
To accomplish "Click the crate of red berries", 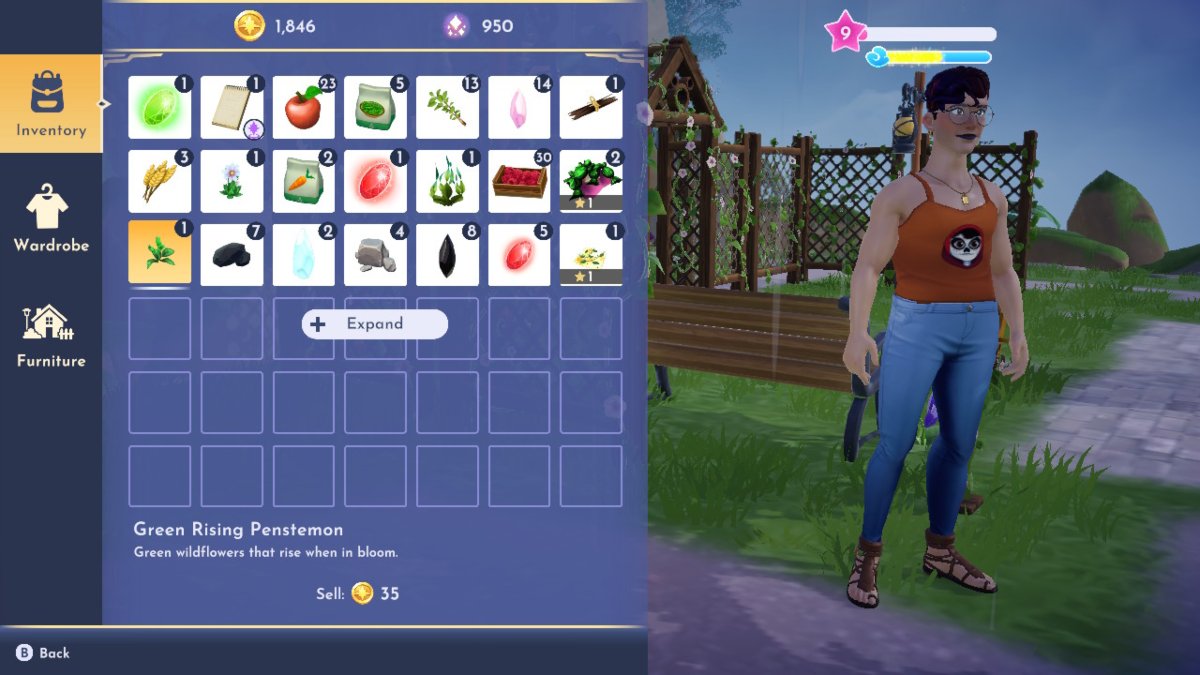I will (519, 181).
